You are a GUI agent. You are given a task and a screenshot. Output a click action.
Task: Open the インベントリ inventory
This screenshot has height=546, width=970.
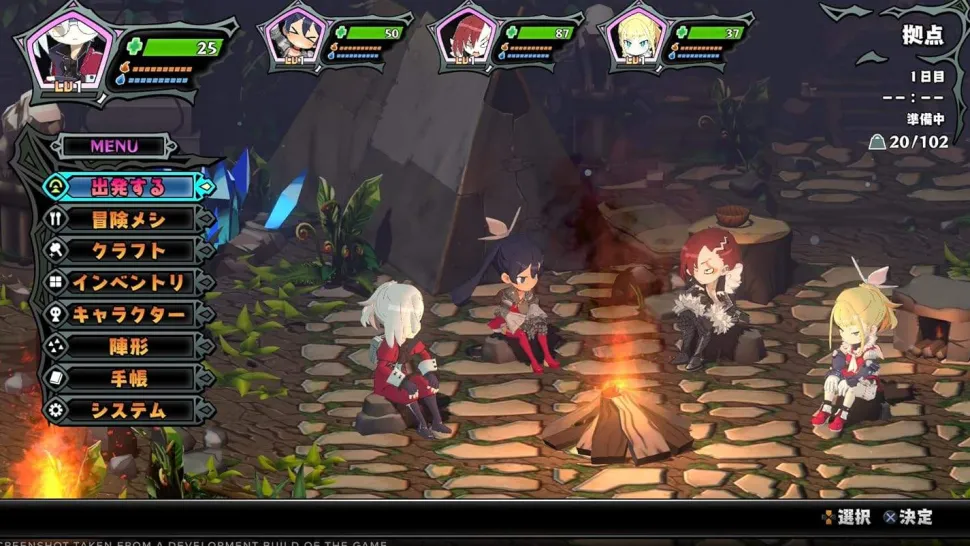(127, 283)
